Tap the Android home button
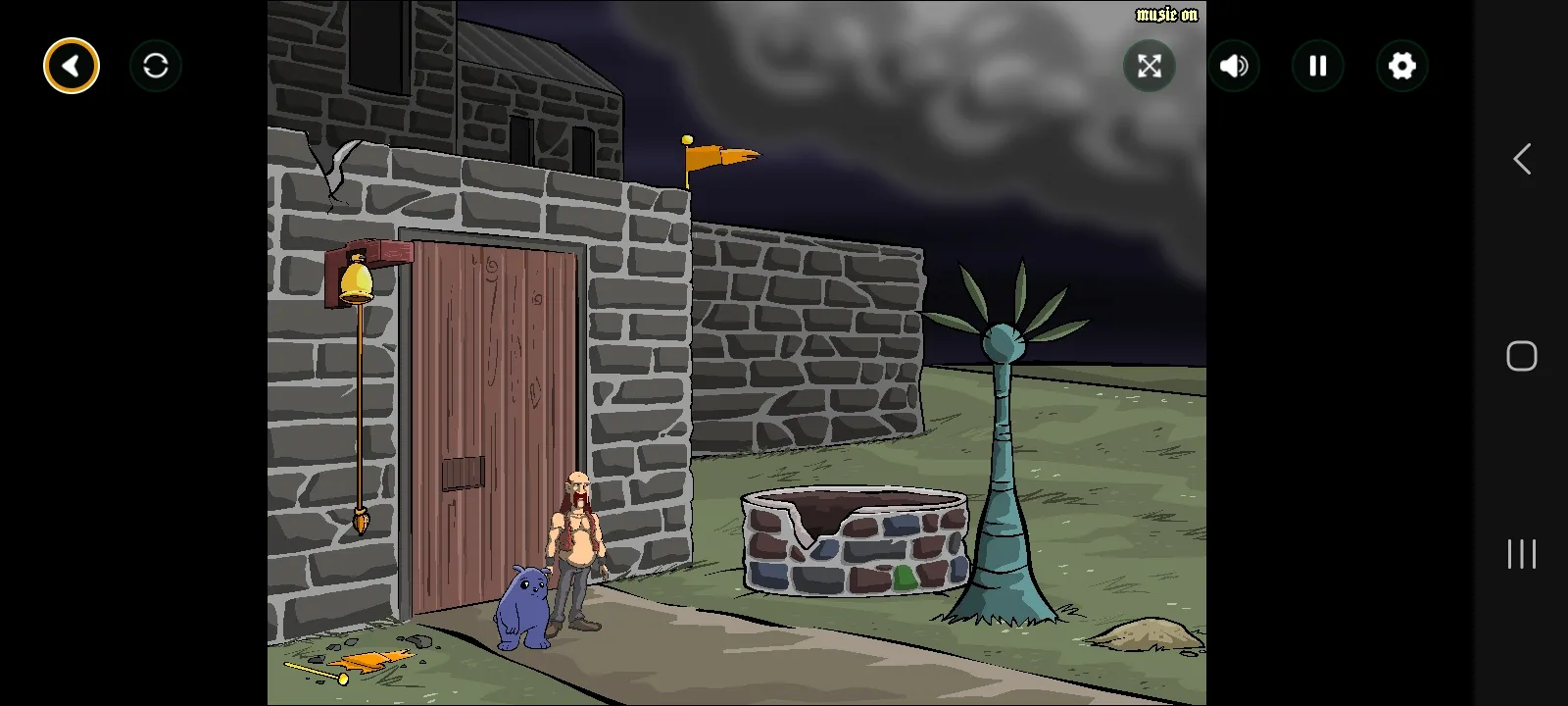 [1521, 356]
